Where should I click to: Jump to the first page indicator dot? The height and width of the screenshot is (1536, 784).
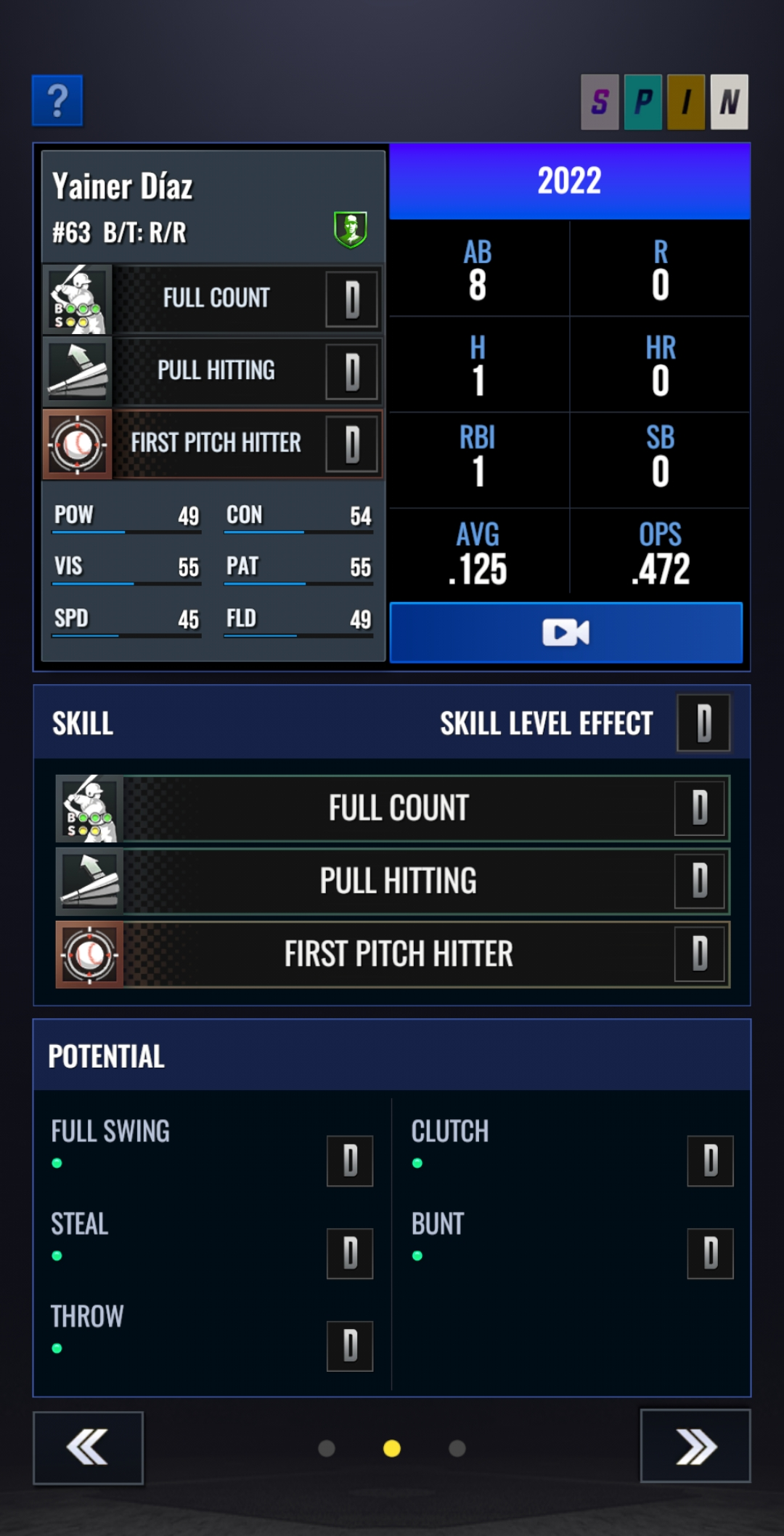(327, 1449)
